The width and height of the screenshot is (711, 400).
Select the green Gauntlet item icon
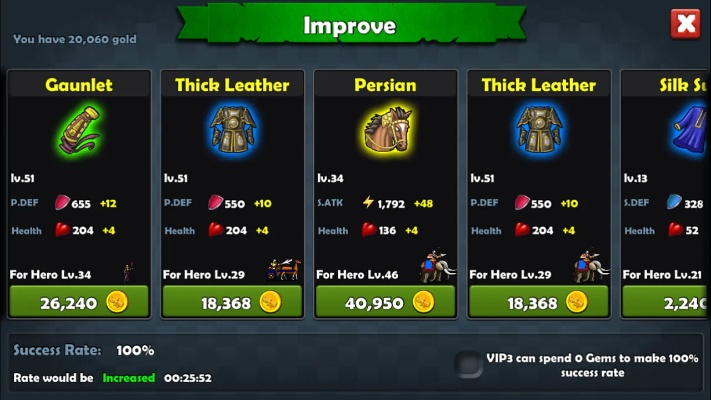79,132
